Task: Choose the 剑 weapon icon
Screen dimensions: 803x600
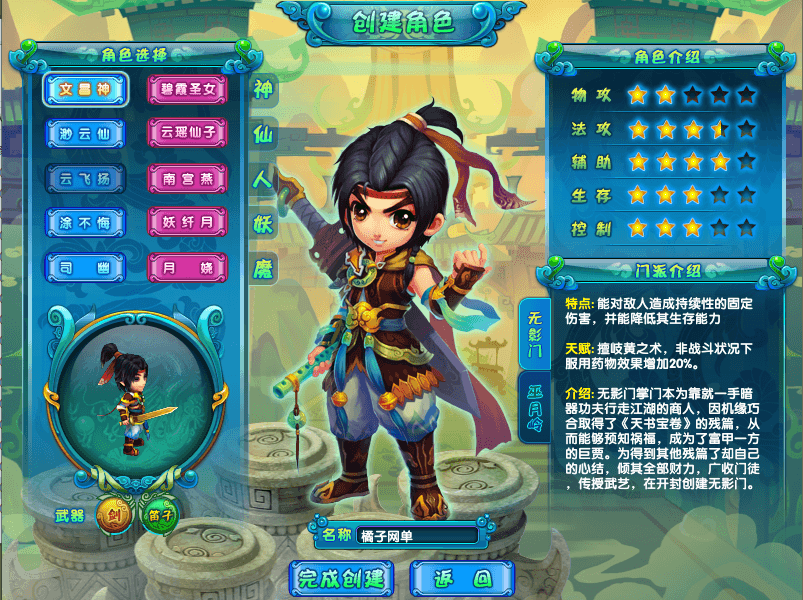Action: [112, 517]
